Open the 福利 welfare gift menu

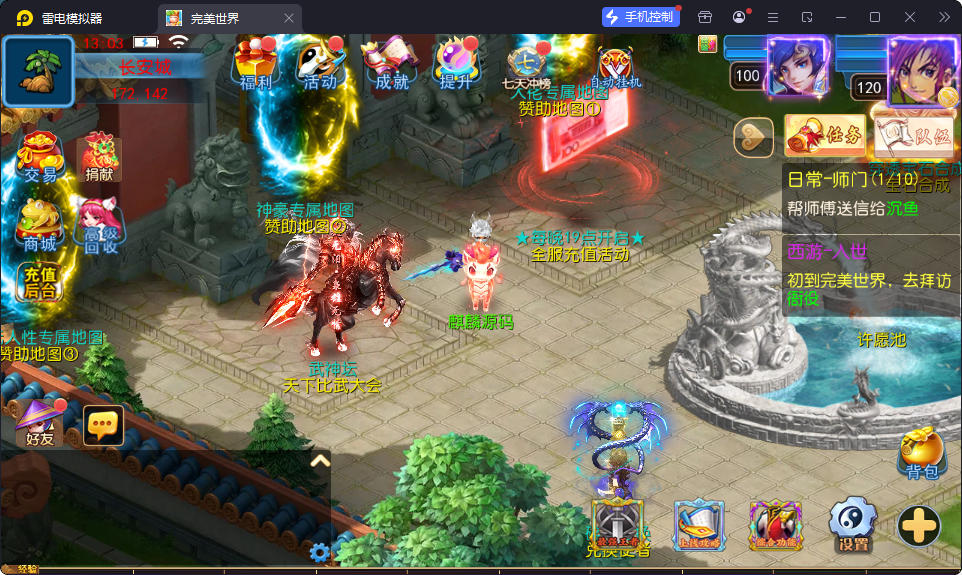pos(255,64)
